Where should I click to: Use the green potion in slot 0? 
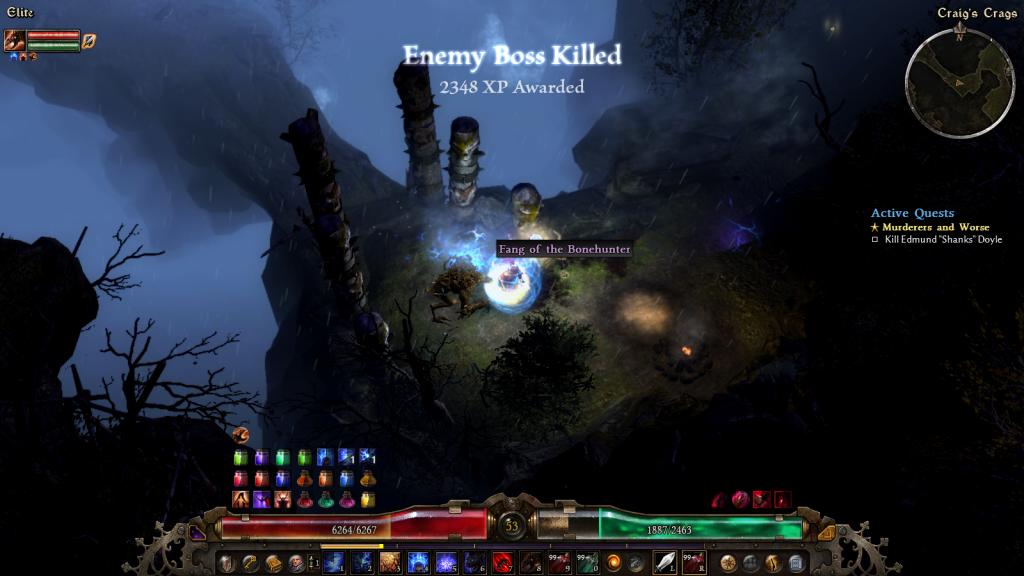click(587, 563)
